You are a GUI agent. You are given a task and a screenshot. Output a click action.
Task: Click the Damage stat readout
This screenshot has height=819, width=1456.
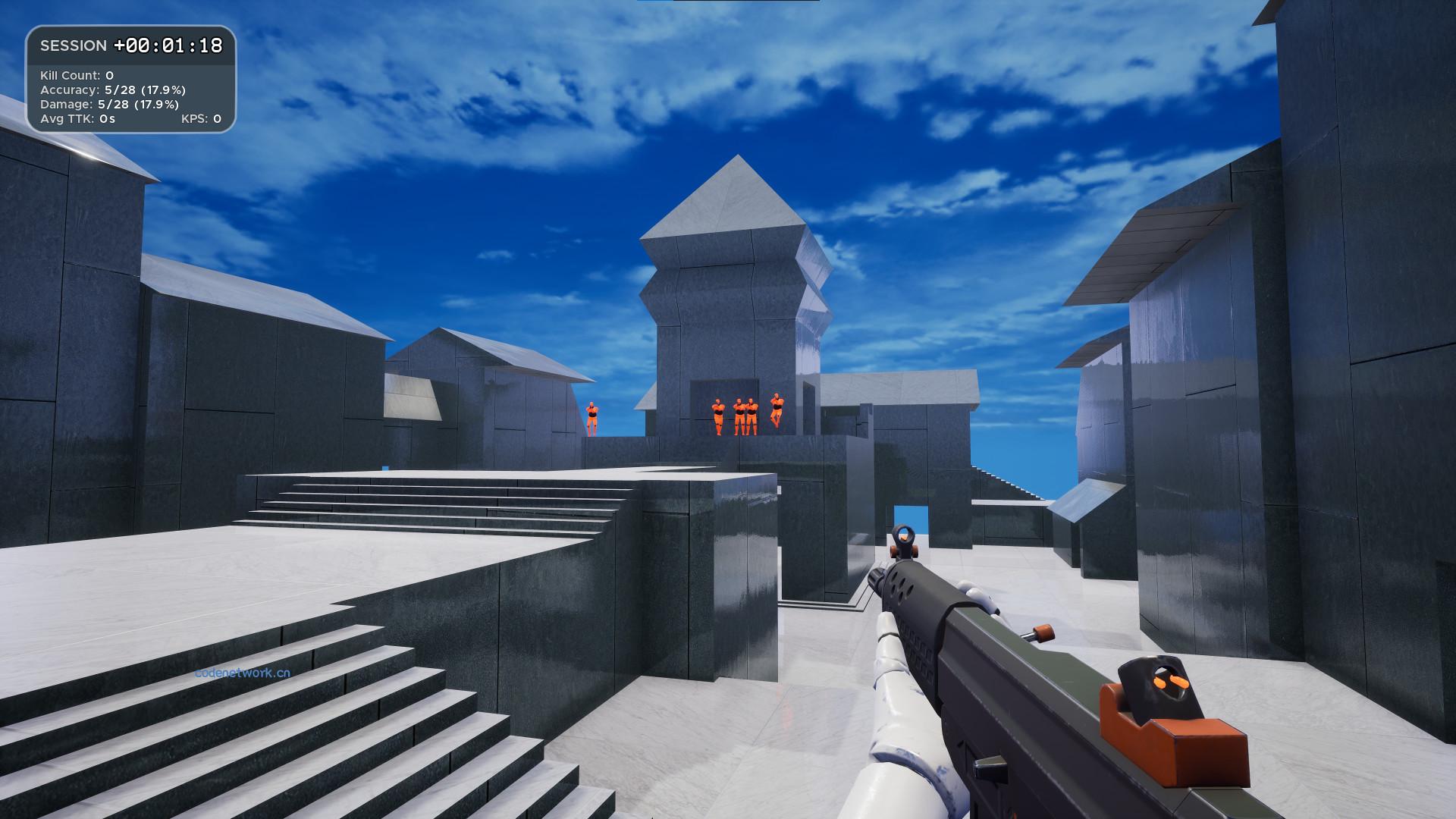pyautogui.click(x=108, y=103)
